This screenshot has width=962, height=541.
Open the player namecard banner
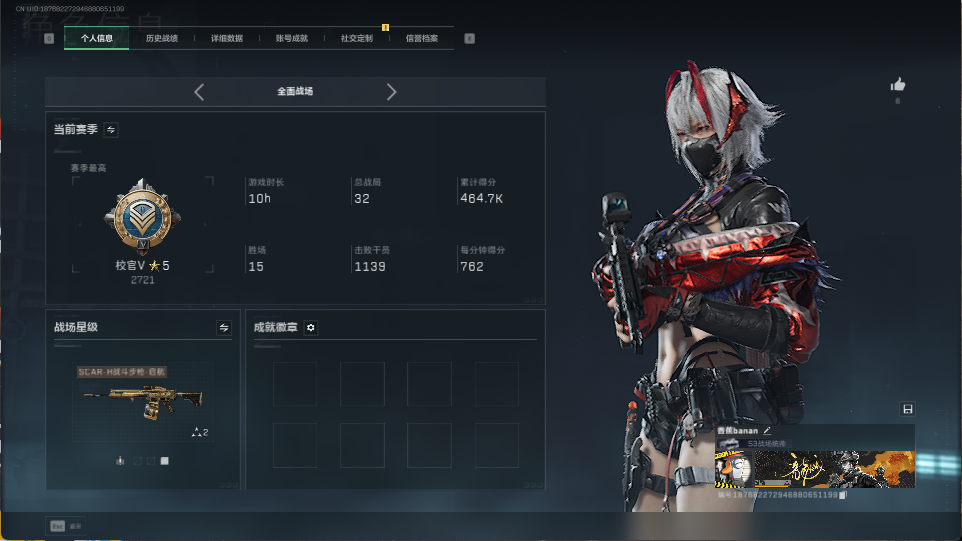pos(814,467)
